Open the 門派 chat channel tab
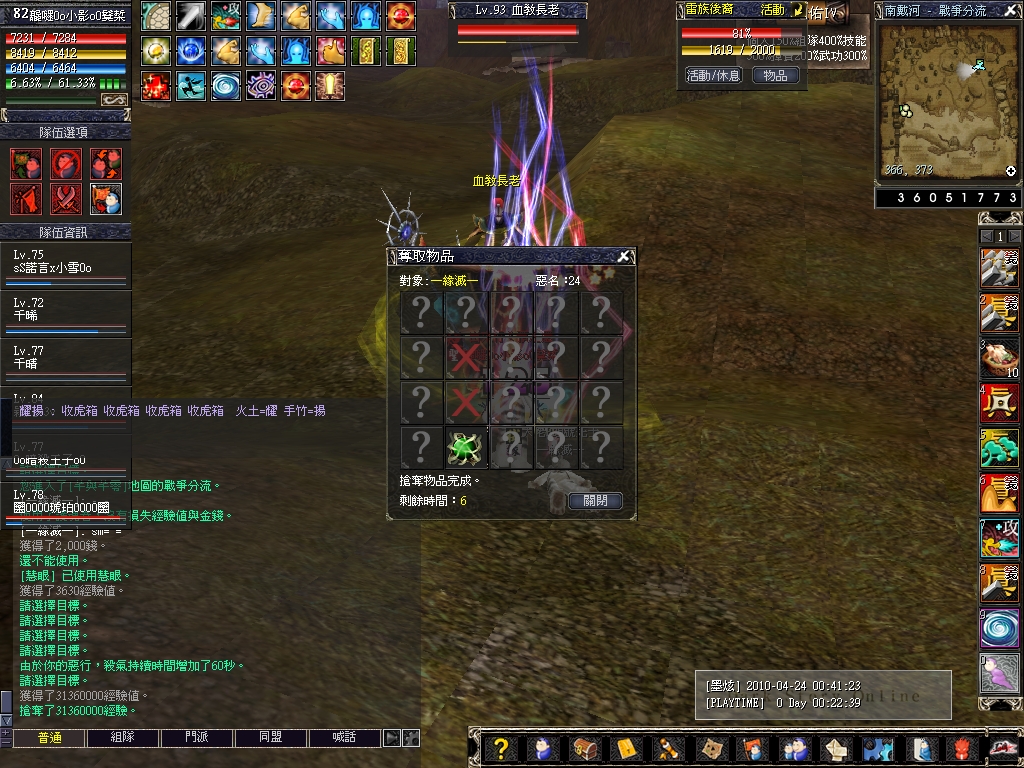The width and height of the screenshot is (1024, 768). coord(197,738)
